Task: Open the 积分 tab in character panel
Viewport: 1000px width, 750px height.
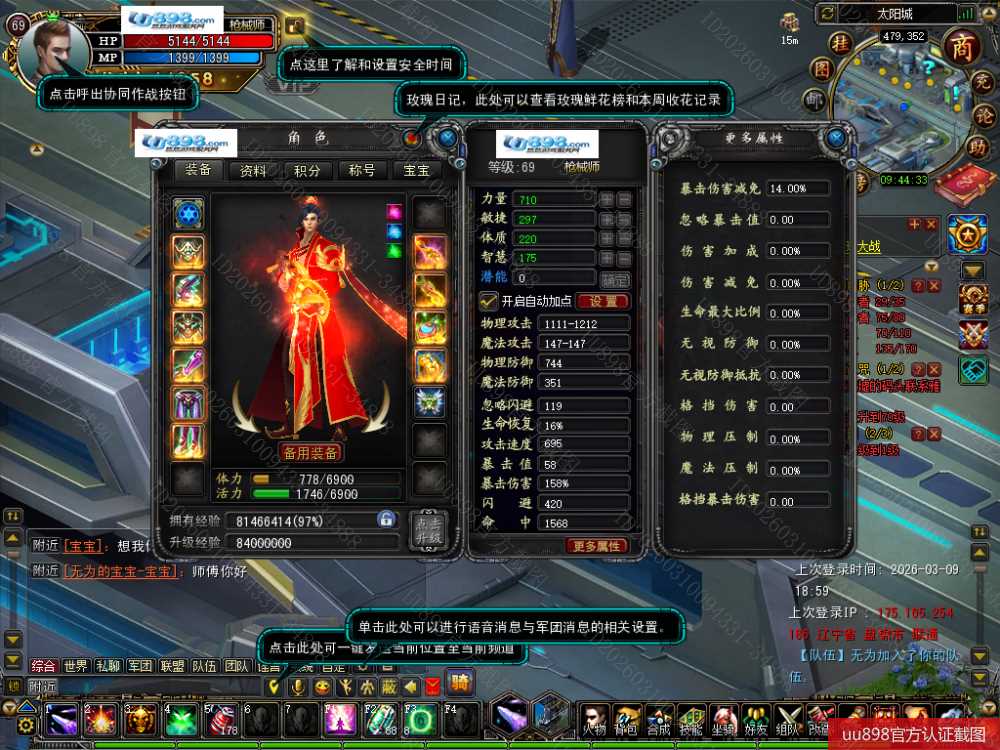Action: tap(307, 170)
